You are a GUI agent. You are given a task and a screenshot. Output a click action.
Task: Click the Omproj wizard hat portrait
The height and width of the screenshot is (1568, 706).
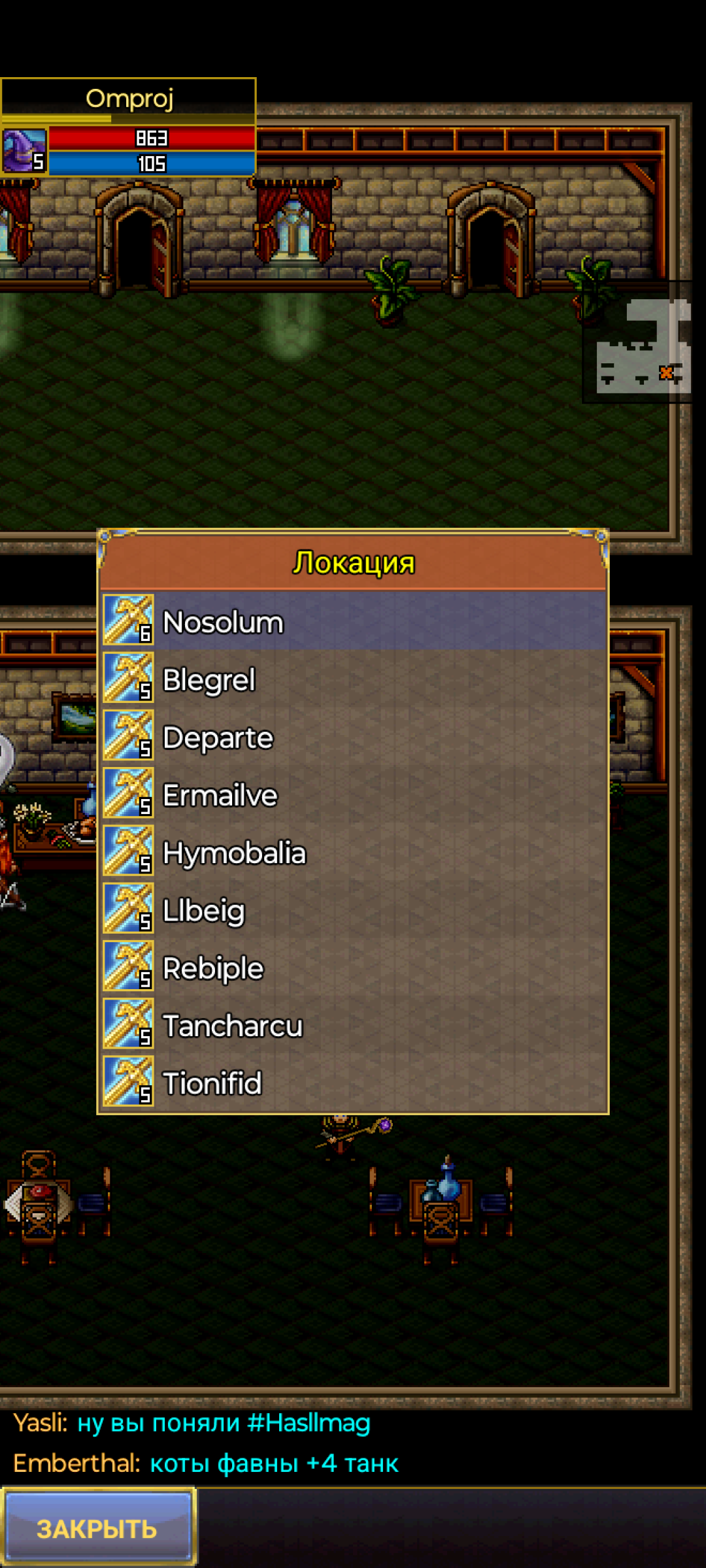(x=24, y=150)
